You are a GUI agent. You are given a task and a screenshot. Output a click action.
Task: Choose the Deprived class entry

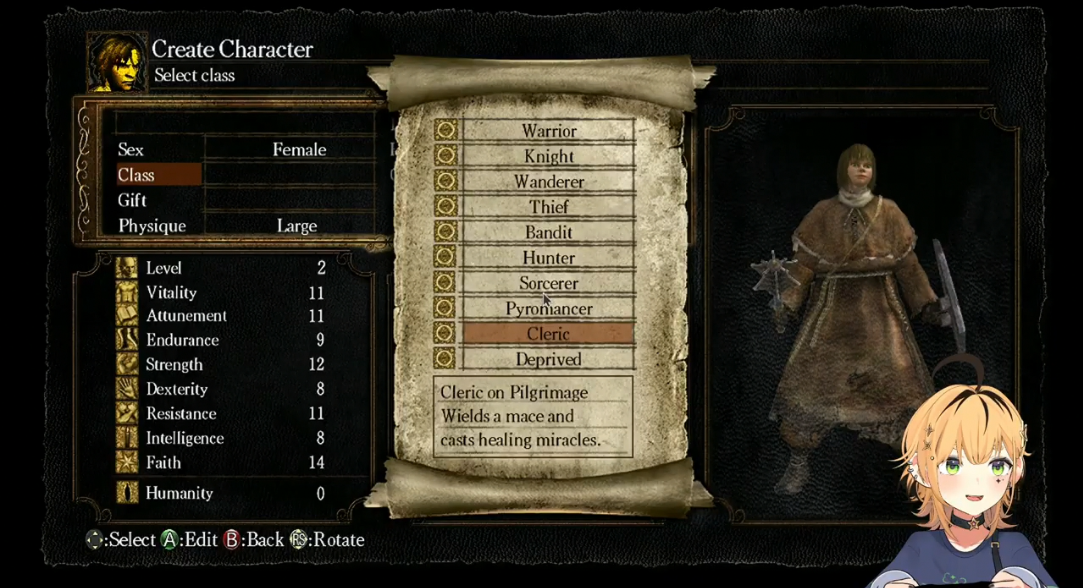(x=548, y=359)
